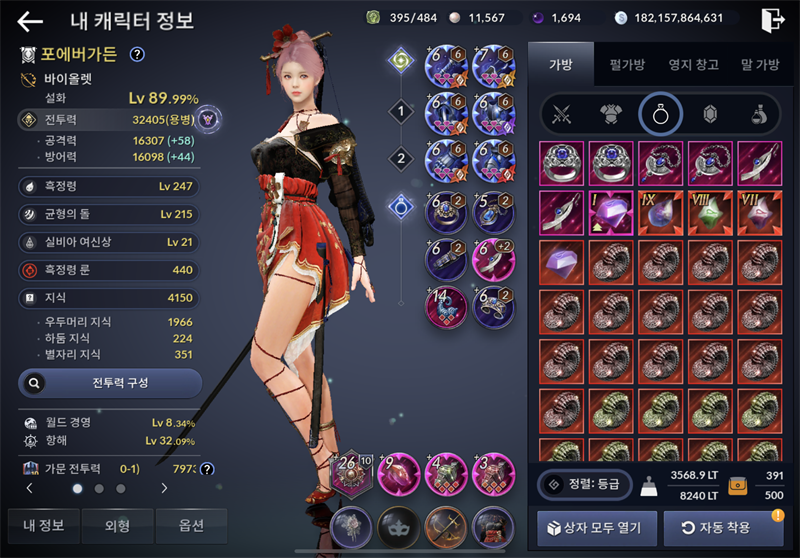Screen dimensions: 800x558
Task: Select the level 26 equipment slot
Action: pos(352,473)
